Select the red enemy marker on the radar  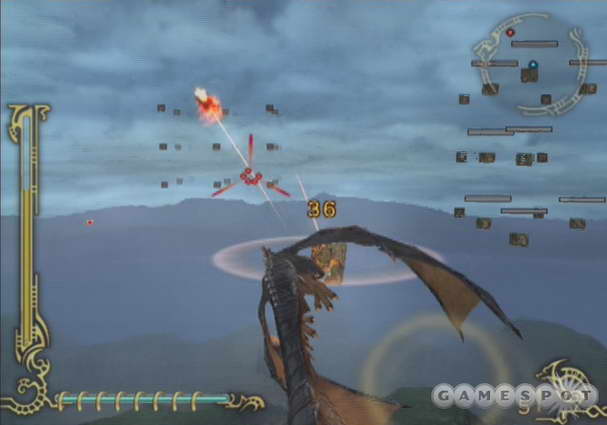pyautogui.click(x=510, y=33)
